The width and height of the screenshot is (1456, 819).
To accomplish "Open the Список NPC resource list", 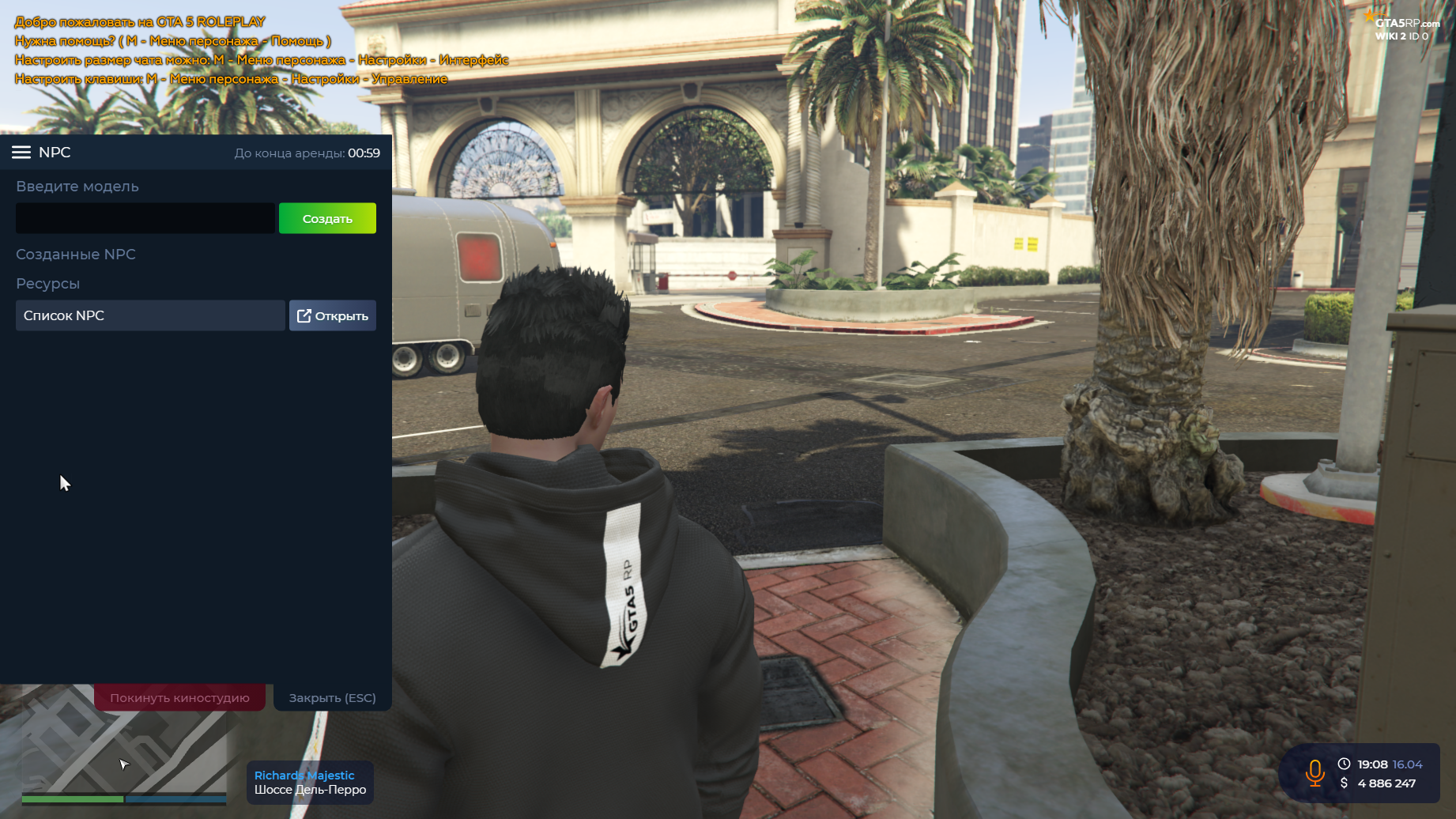I will coord(332,315).
